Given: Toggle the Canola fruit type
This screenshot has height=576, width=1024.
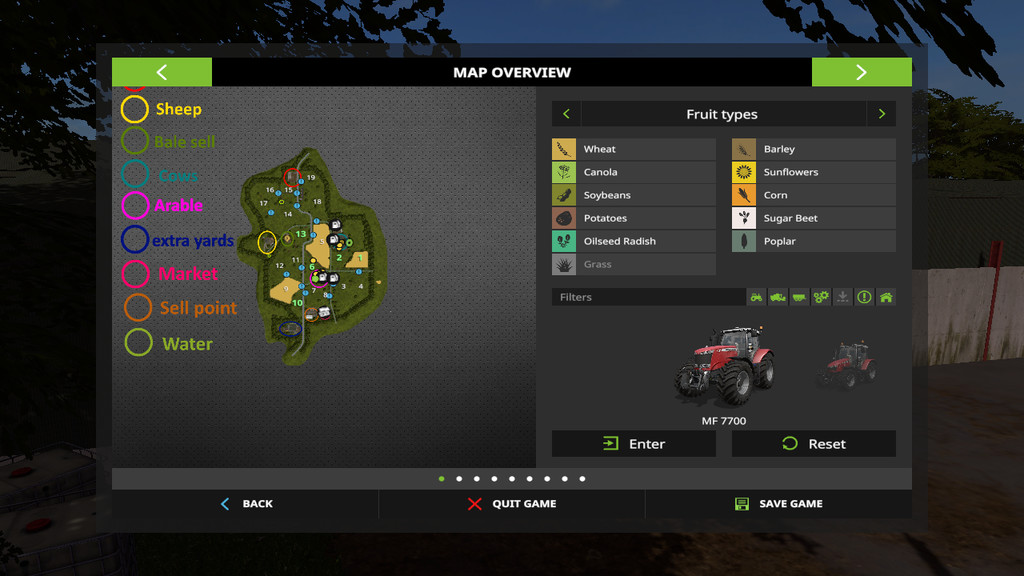Looking at the screenshot, I should pyautogui.click(x=633, y=172).
